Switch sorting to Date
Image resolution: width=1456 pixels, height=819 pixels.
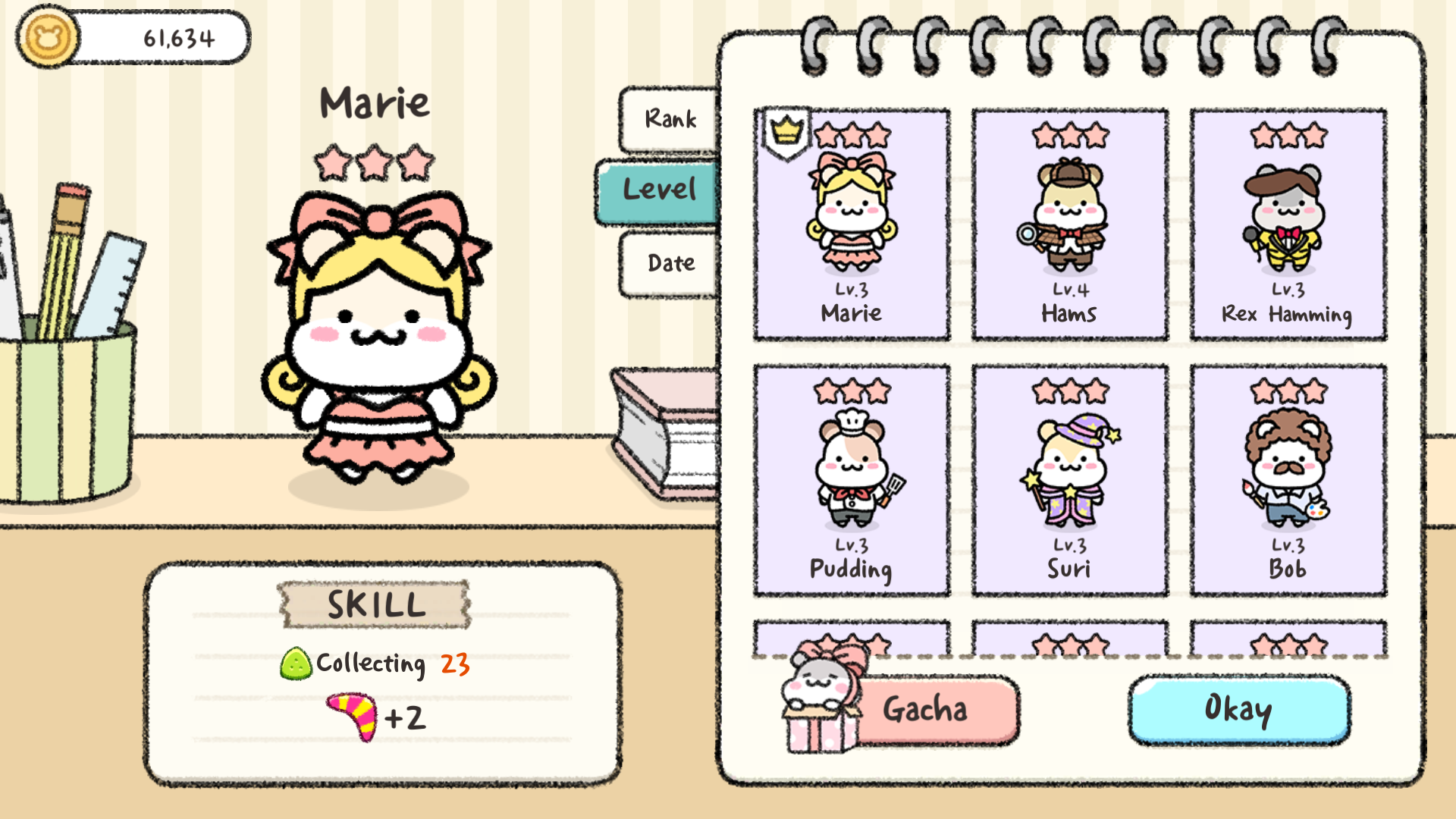(670, 262)
